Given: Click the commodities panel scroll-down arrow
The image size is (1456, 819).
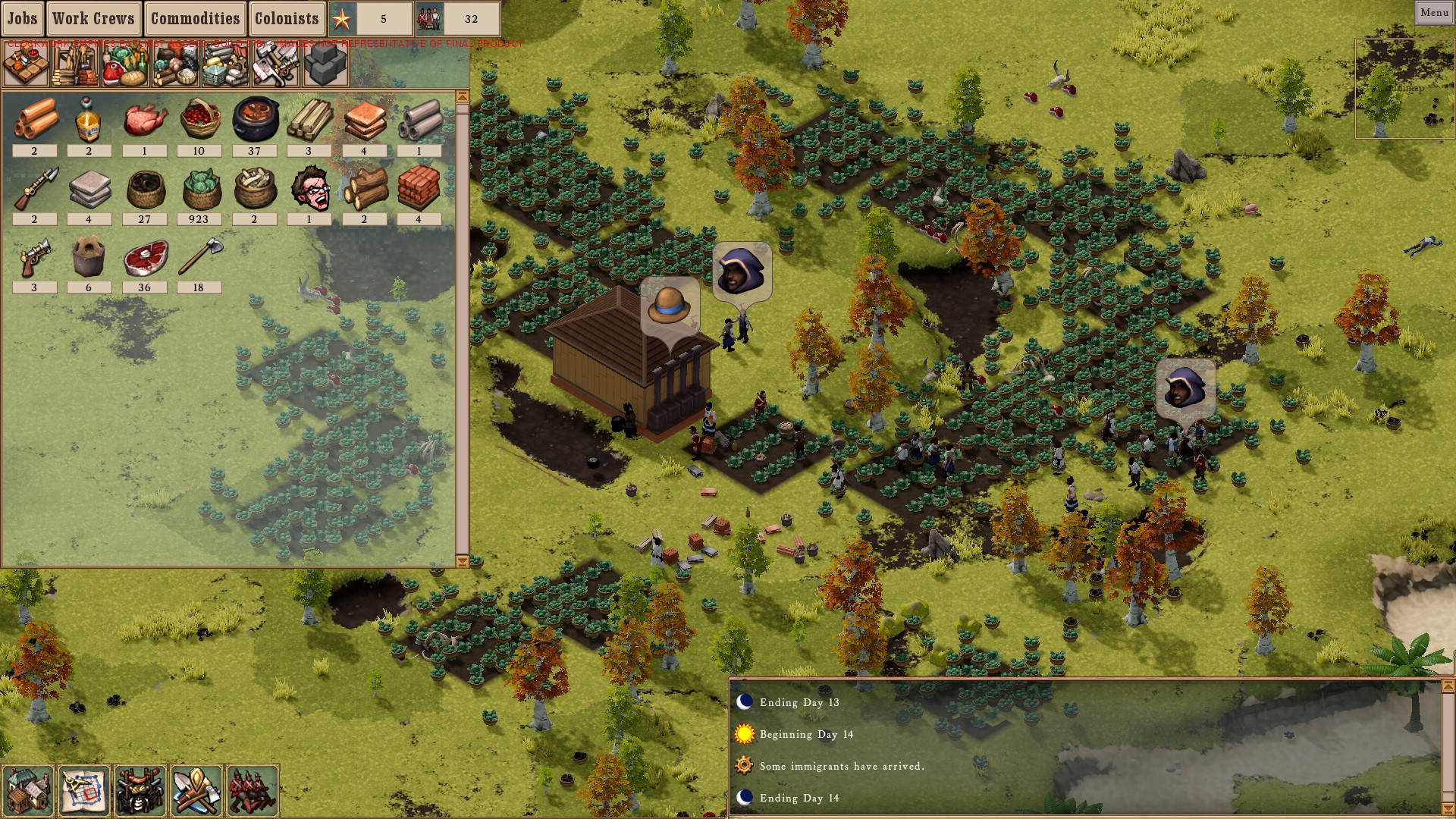Looking at the screenshot, I should (x=462, y=562).
